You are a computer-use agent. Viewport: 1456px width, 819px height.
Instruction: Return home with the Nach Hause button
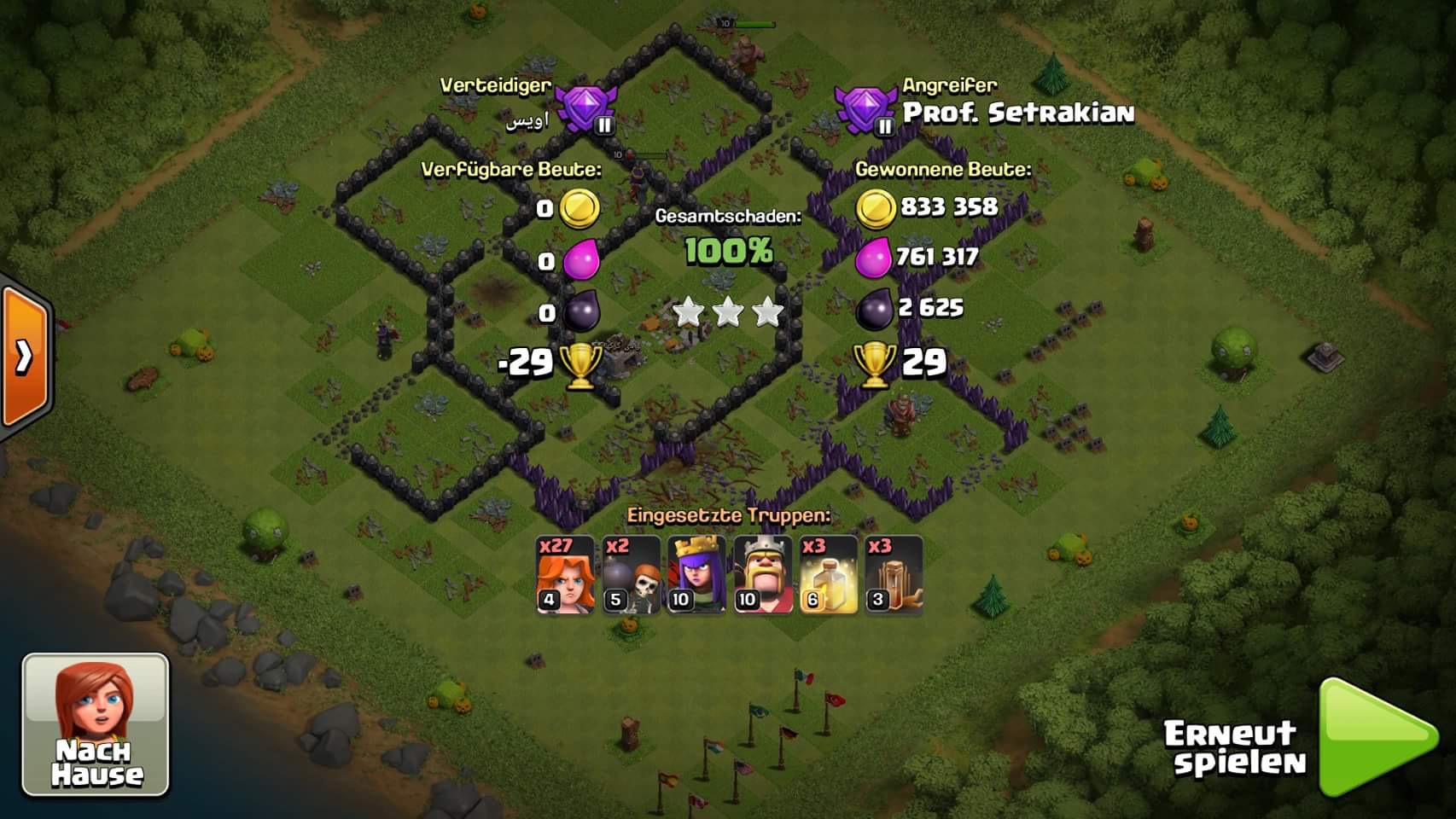[x=96, y=724]
